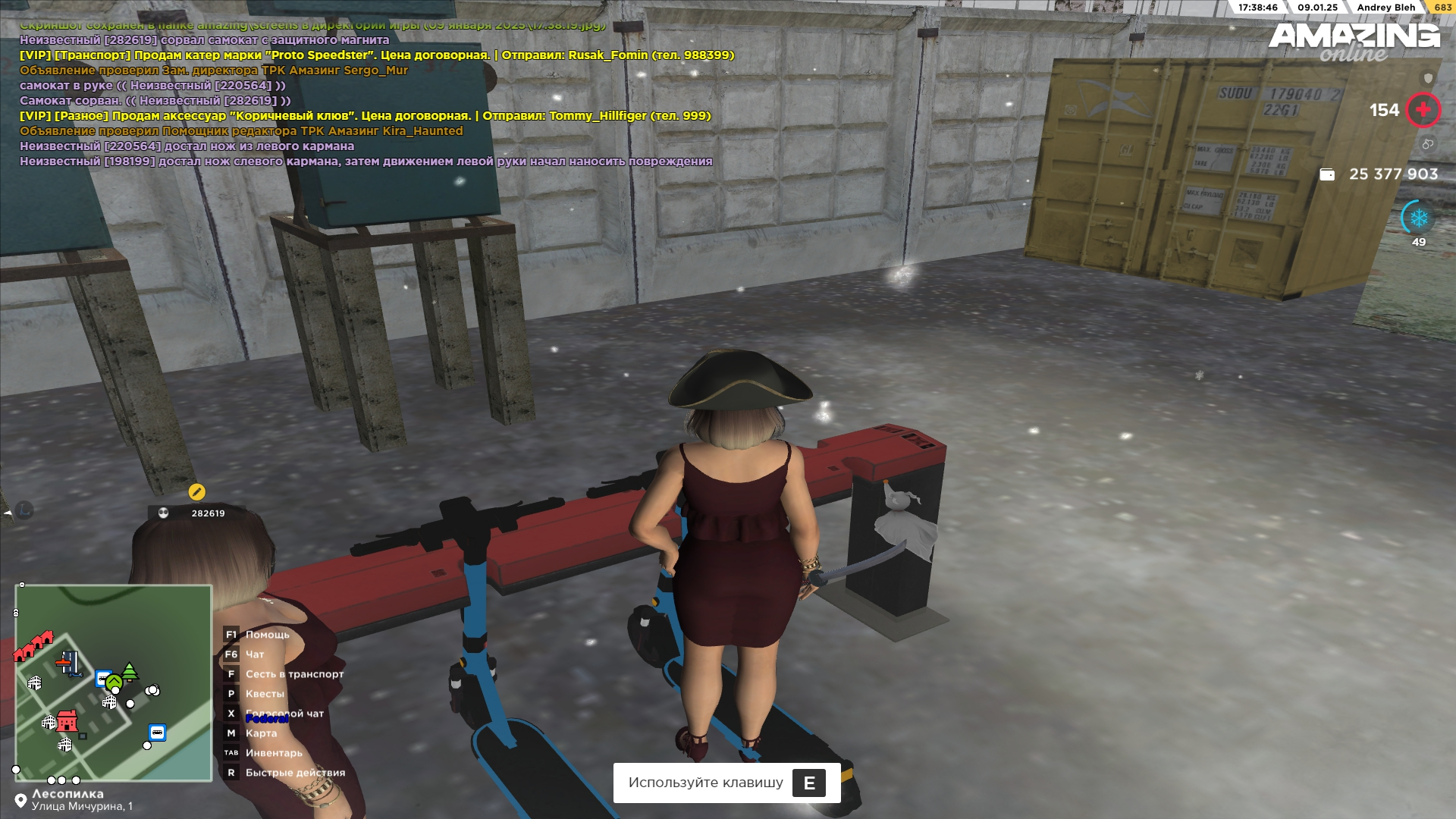Select the 282619 player nametag
Image resolution: width=1456 pixels, height=819 pixels.
[x=198, y=513]
